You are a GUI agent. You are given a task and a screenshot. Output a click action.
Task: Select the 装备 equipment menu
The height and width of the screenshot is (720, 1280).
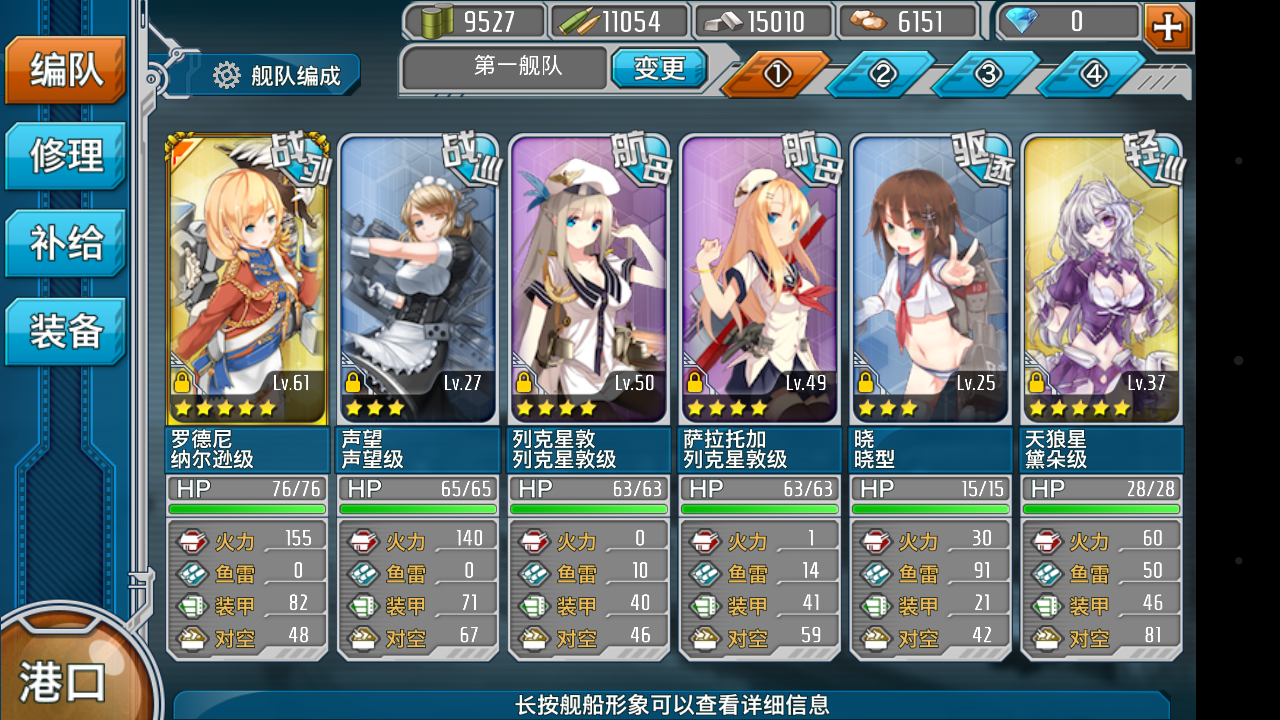click(65, 331)
